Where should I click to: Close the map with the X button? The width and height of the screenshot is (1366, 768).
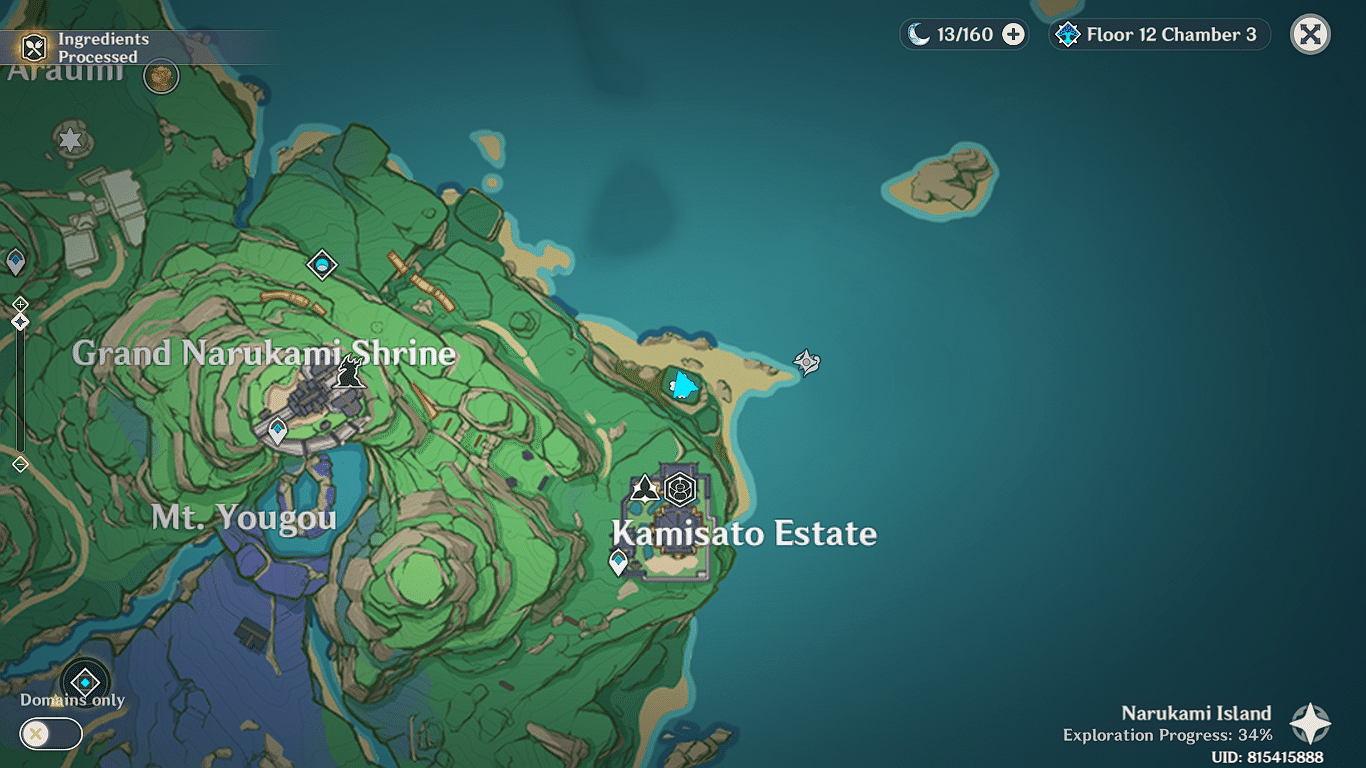coord(1310,35)
